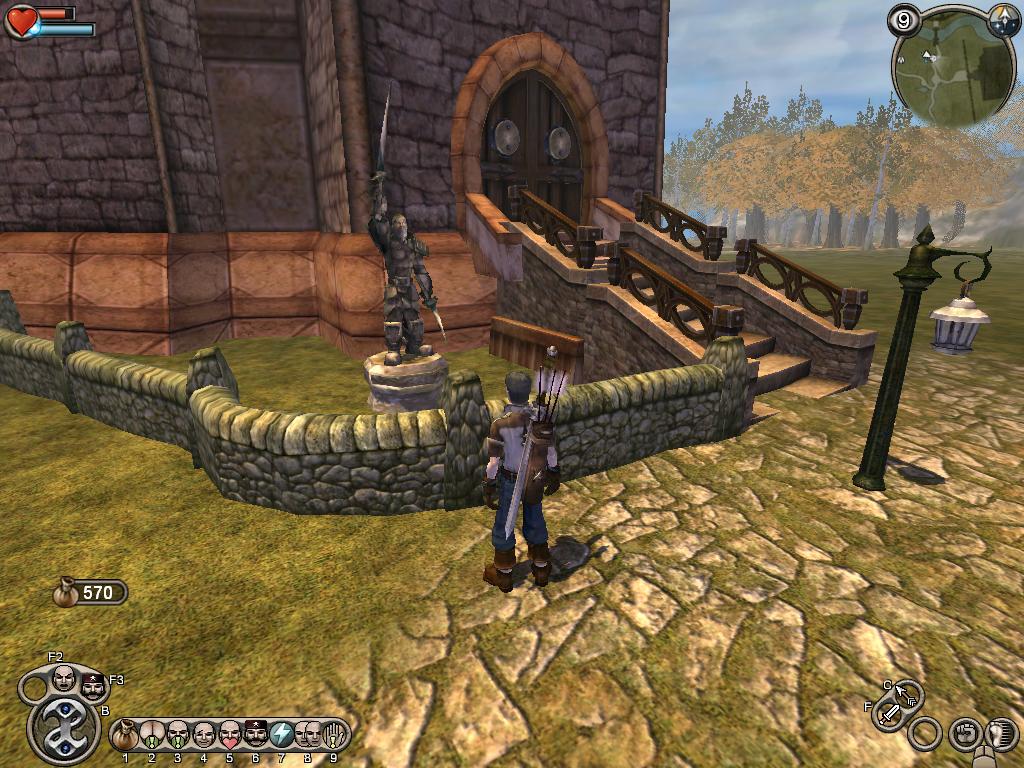
Task: Pick the pirate-hat bearded face in slot 6
Action: coord(256,736)
